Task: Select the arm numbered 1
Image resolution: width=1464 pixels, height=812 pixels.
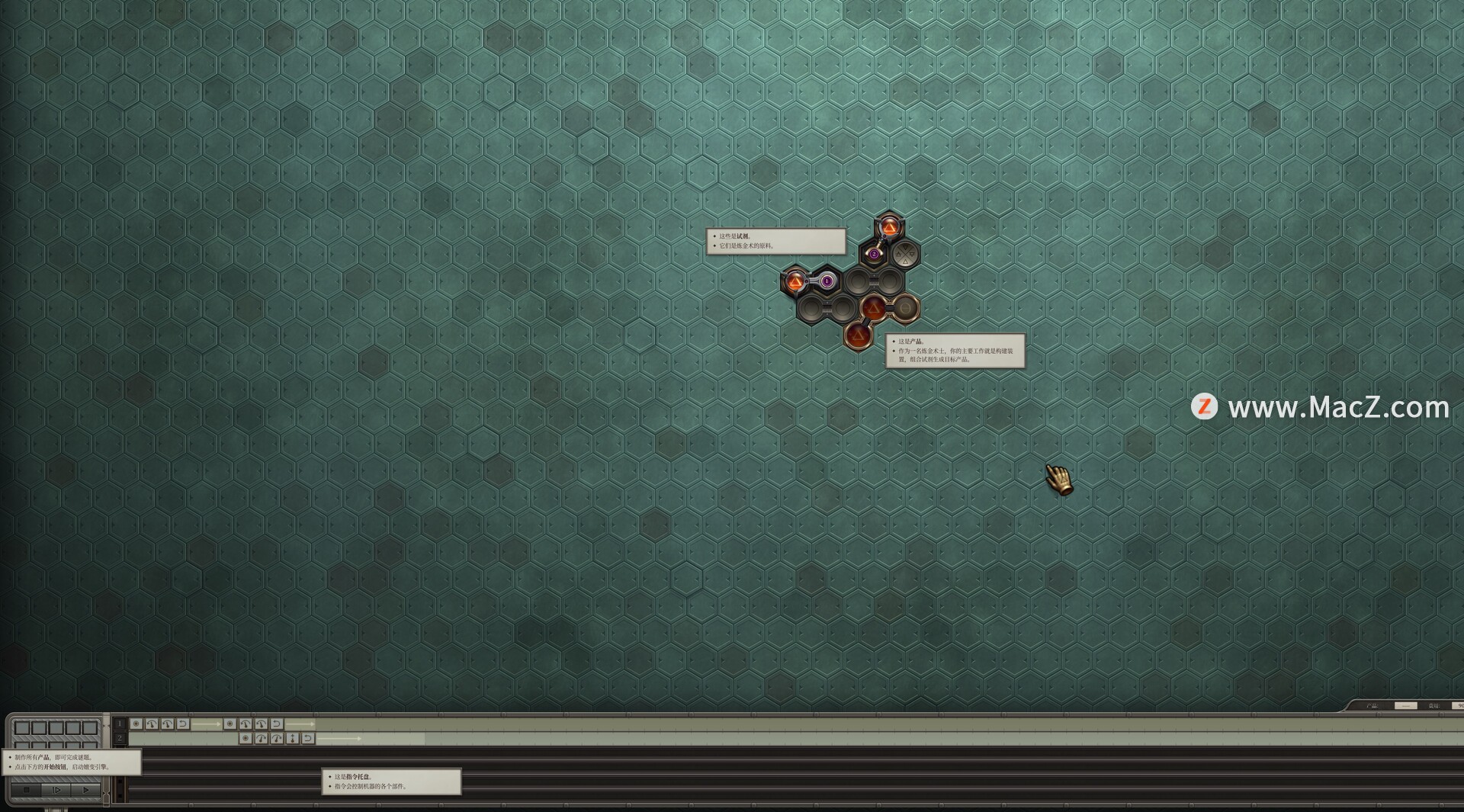Action: click(x=827, y=281)
